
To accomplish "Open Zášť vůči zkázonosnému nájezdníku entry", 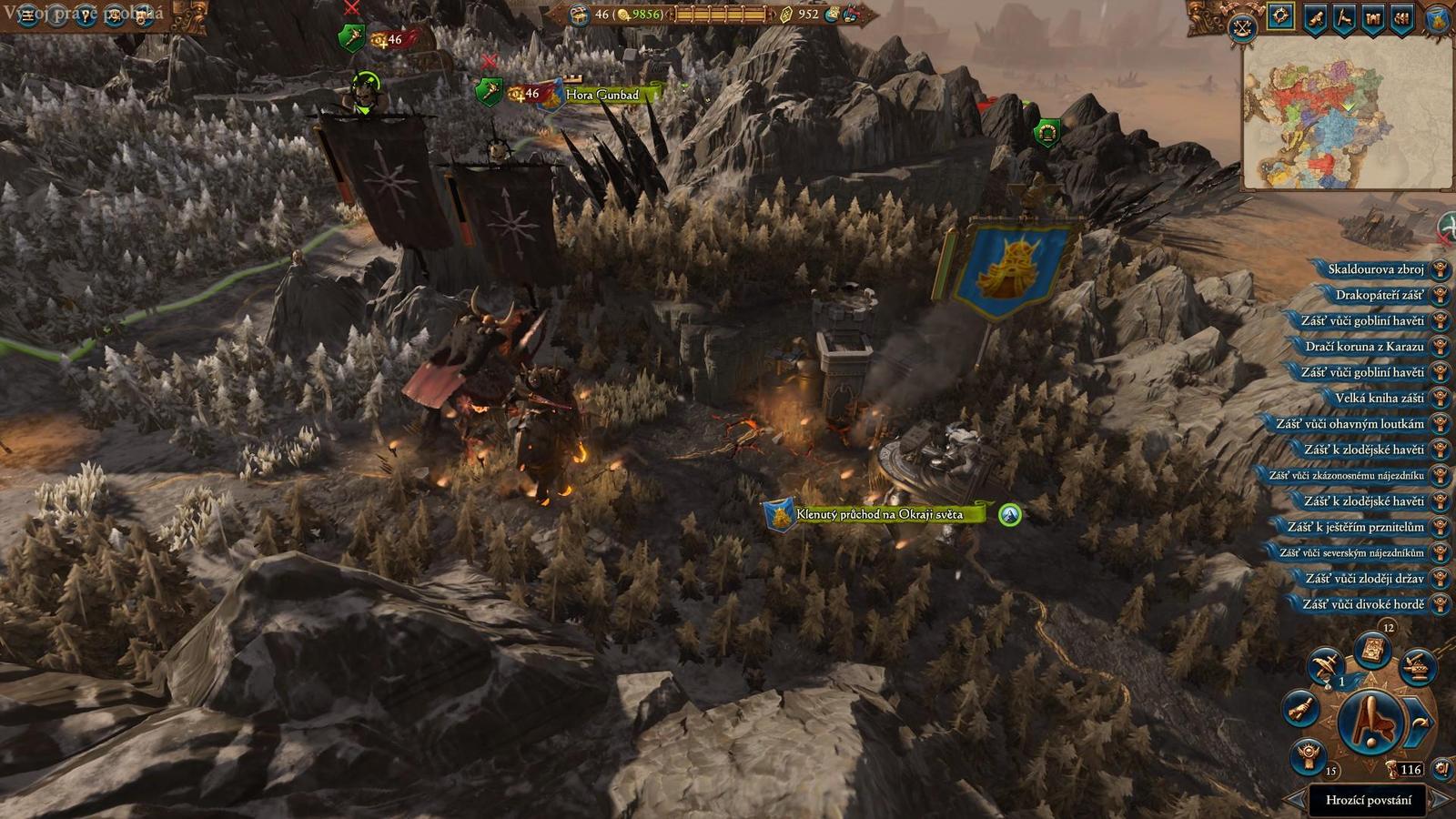I will 1346,475.
